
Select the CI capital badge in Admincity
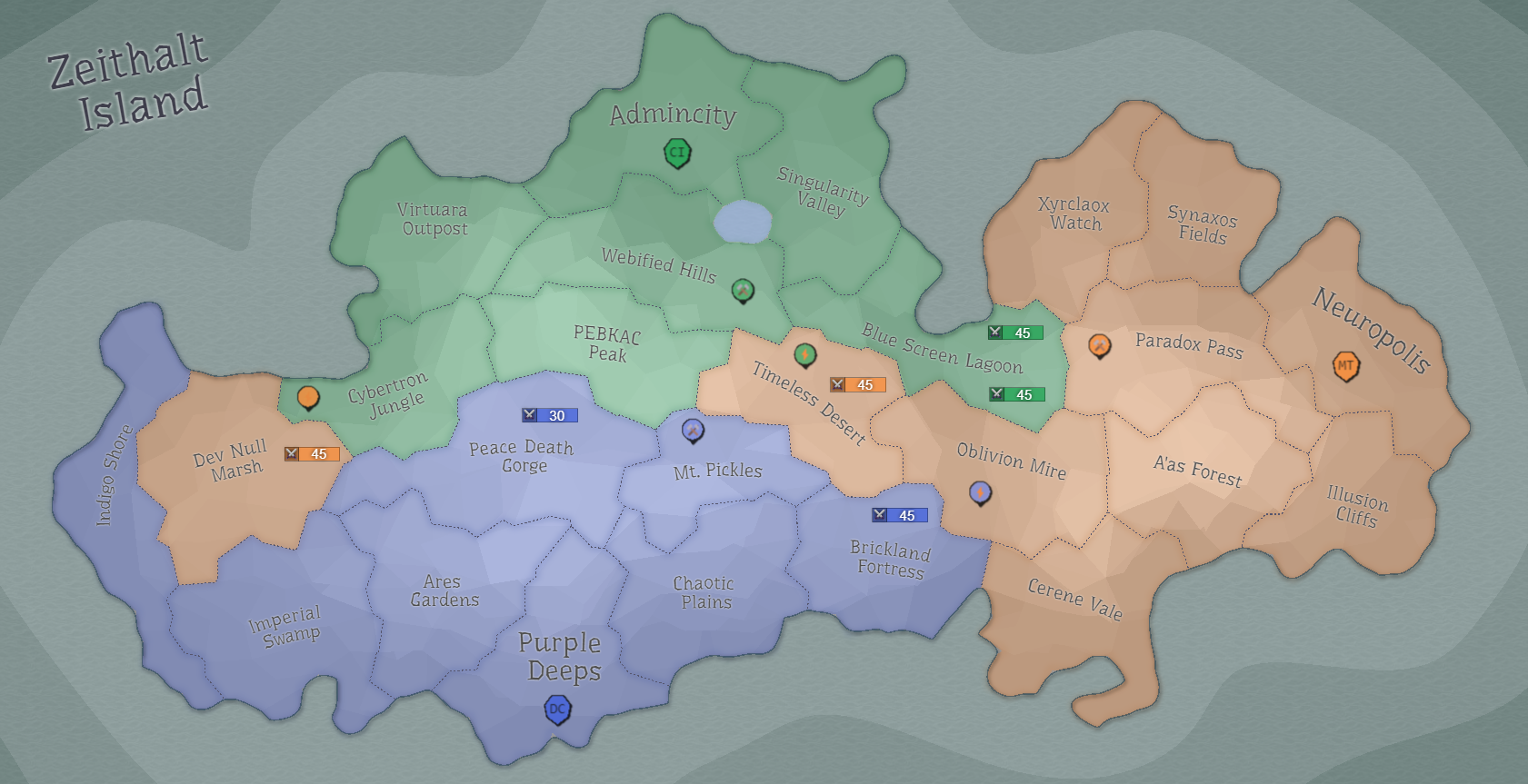point(677,153)
